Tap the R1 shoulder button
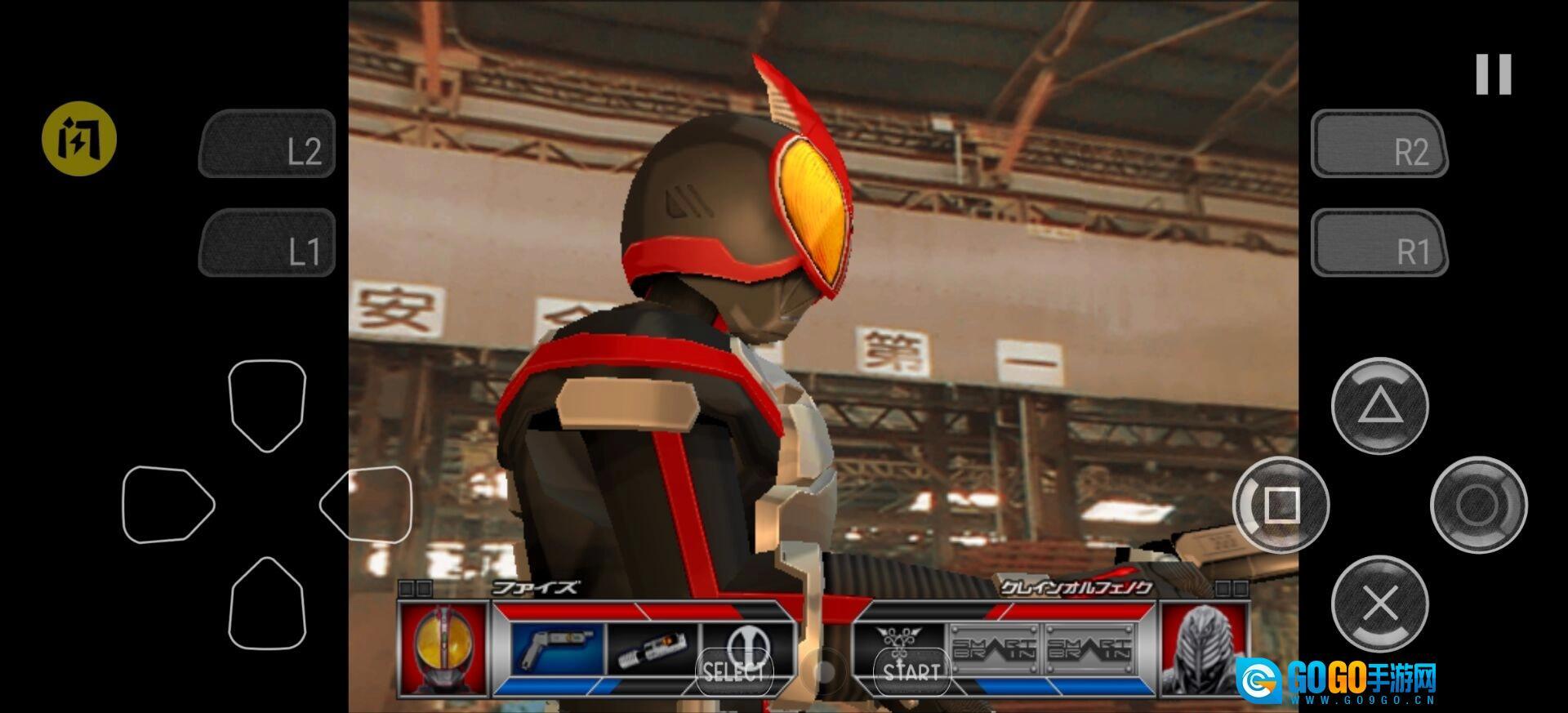The width and height of the screenshot is (1568, 713). click(1379, 243)
